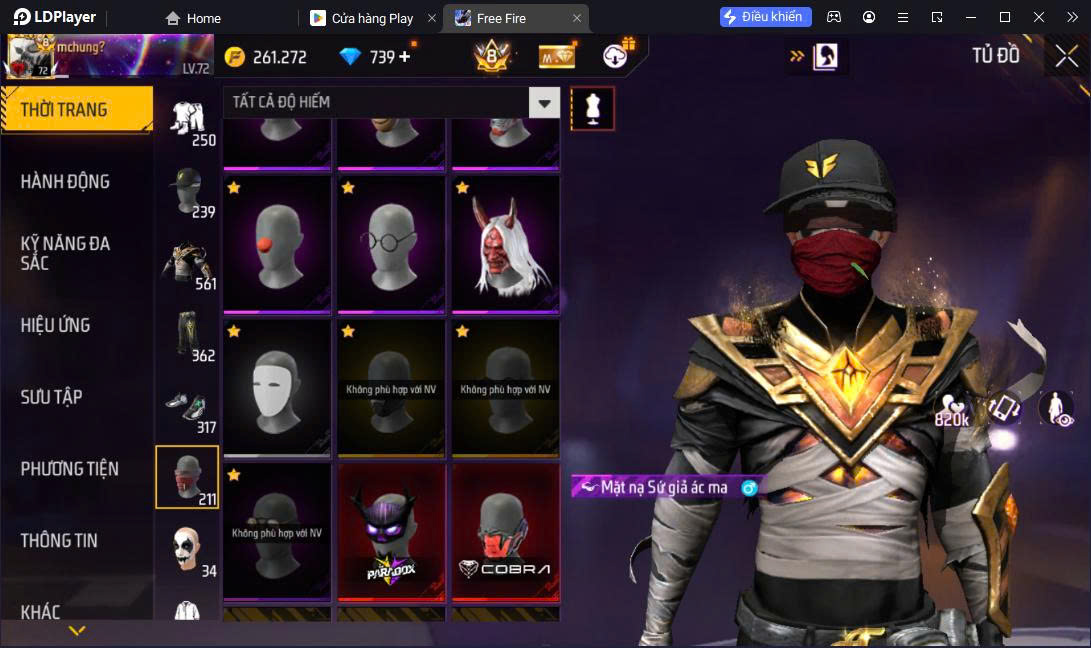This screenshot has height=648, width=1091.
Task: Select the Paradox purple mask
Action: 391,532
